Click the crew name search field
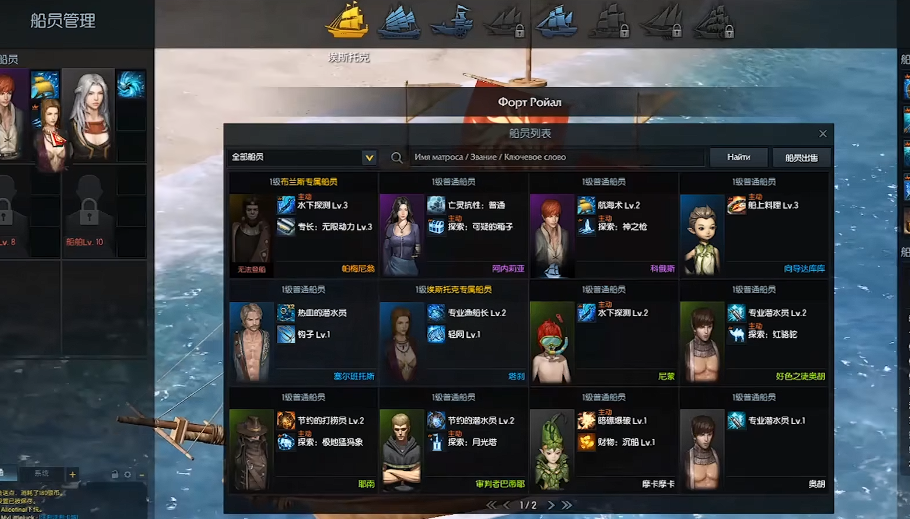The image size is (910, 519). click(555, 158)
